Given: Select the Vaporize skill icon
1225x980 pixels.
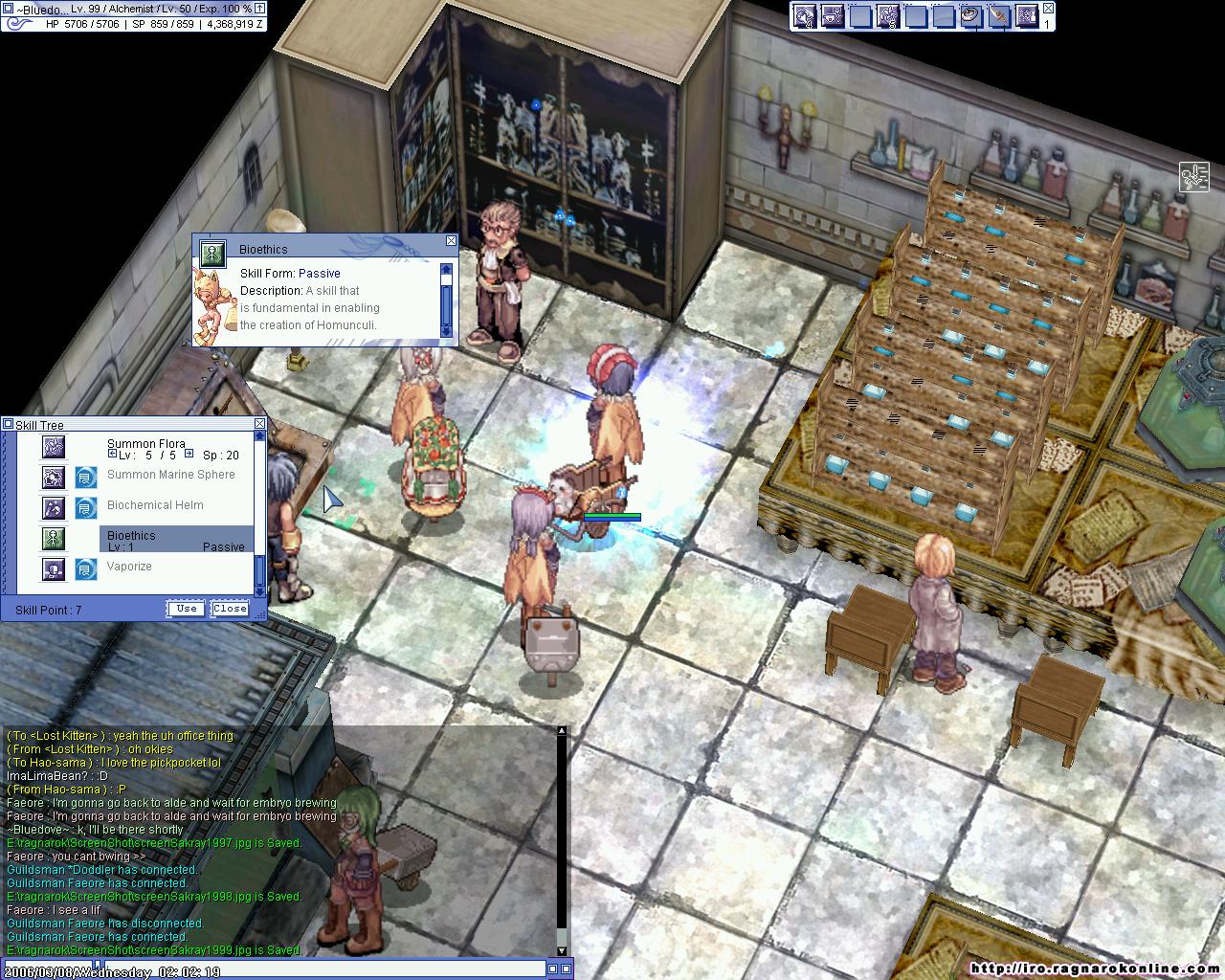Looking at the screenshot, I should click(54, 568).
